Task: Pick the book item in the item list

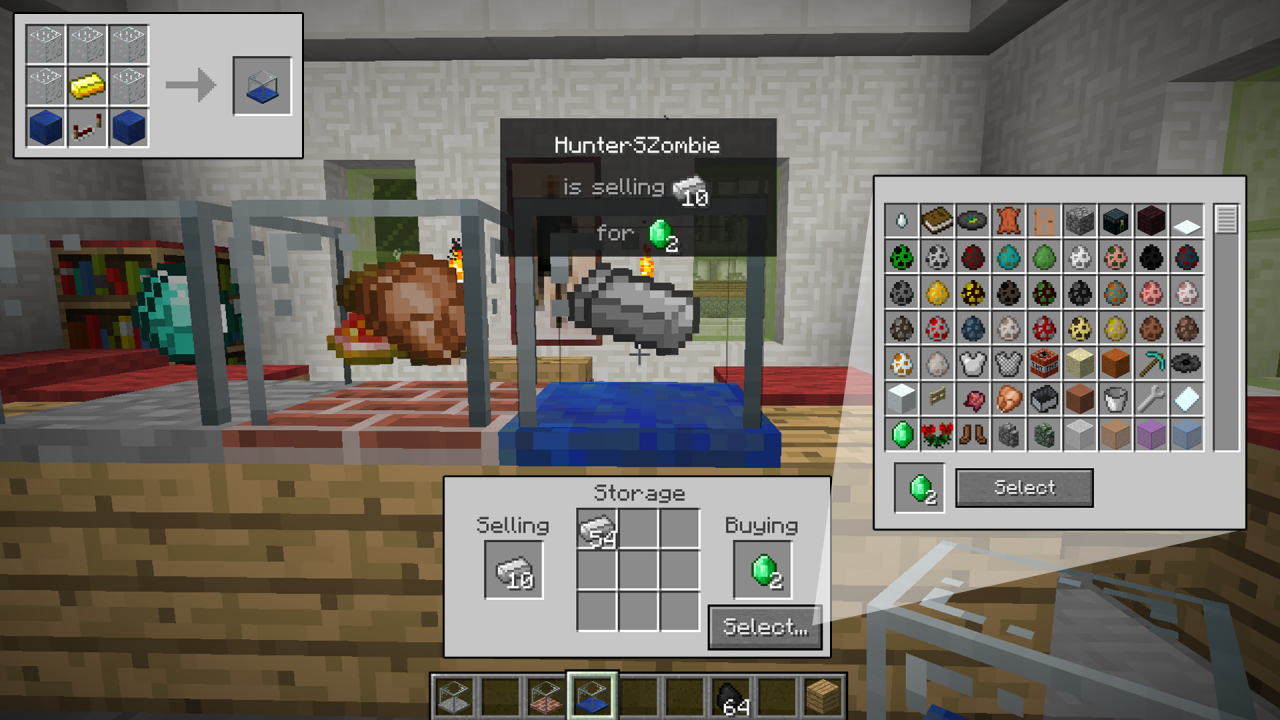Action: click(x=937, y=220)
